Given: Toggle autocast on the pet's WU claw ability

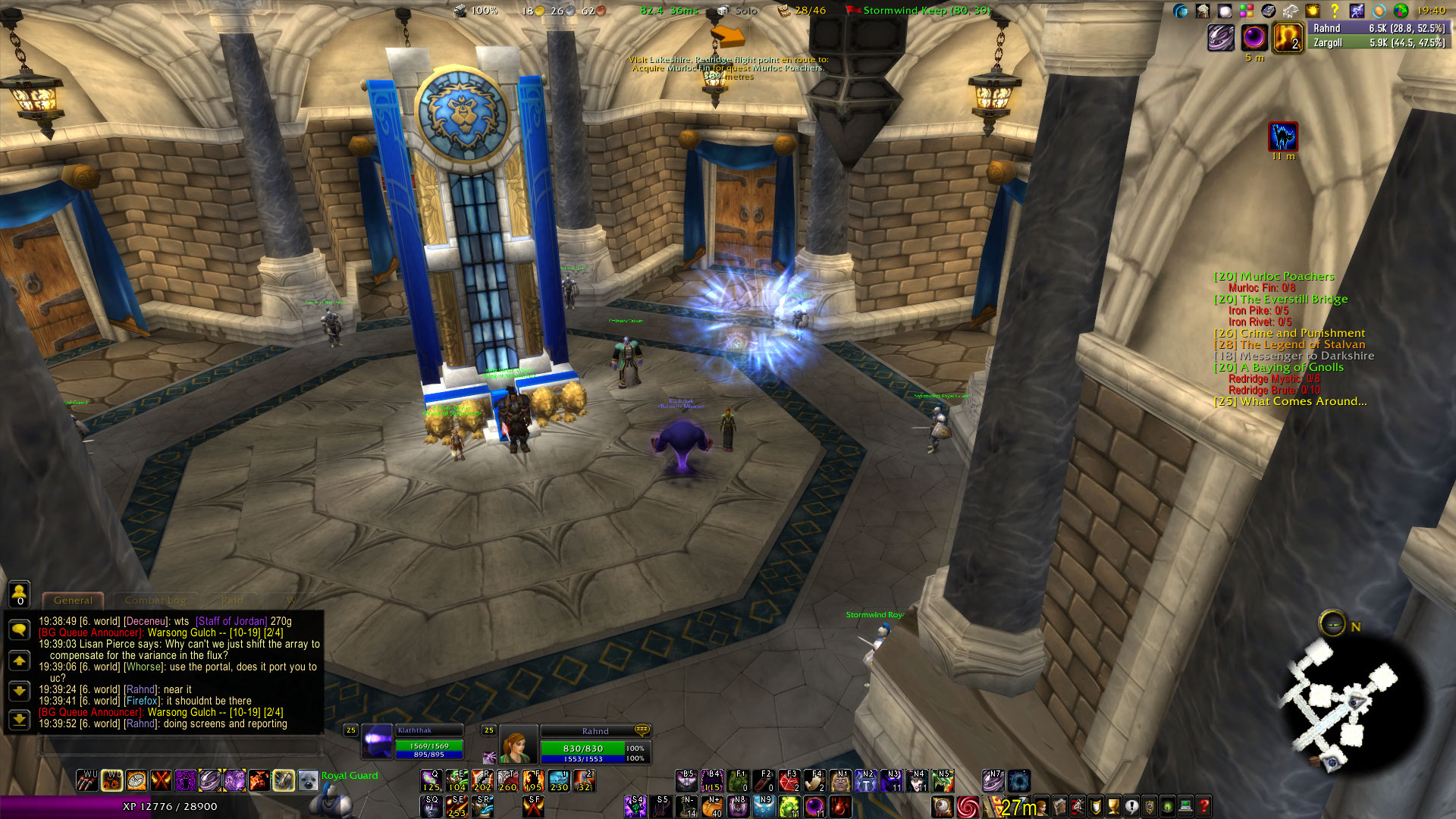Looking at the screenshot, I should pyautogui.click(x=87, y=780).
